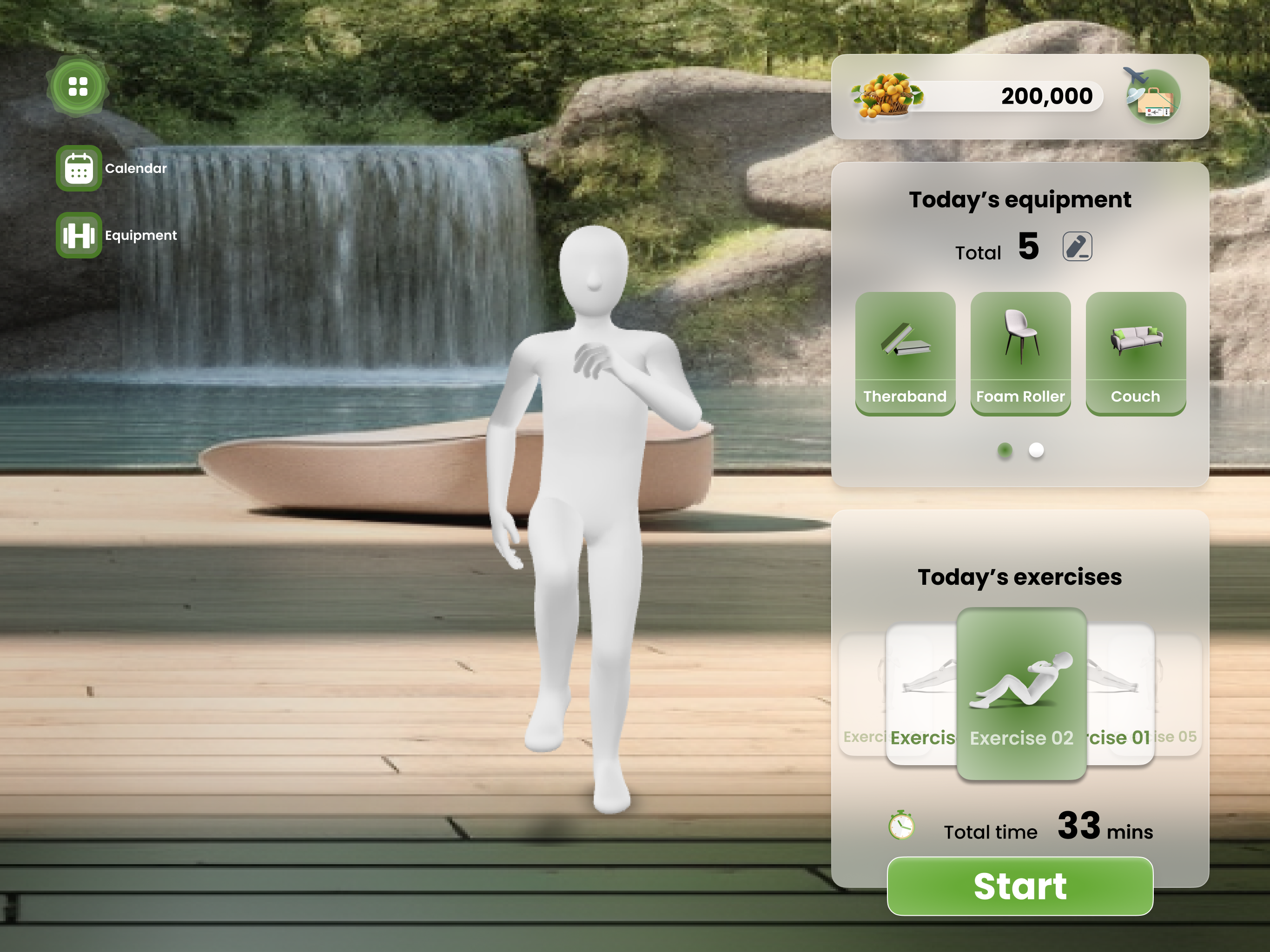Select the first equipment page dot
Image resolution: width=1270 pixels, height=952 pixels.
click(x=1004, y=450)
